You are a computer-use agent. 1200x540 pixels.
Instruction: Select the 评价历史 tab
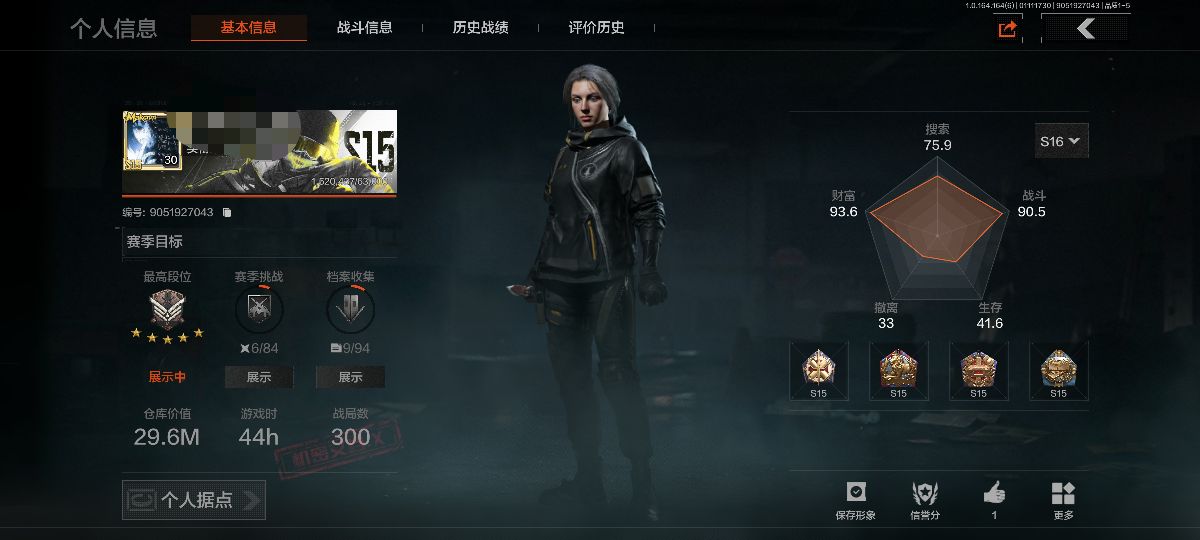(x=596, y=28)
